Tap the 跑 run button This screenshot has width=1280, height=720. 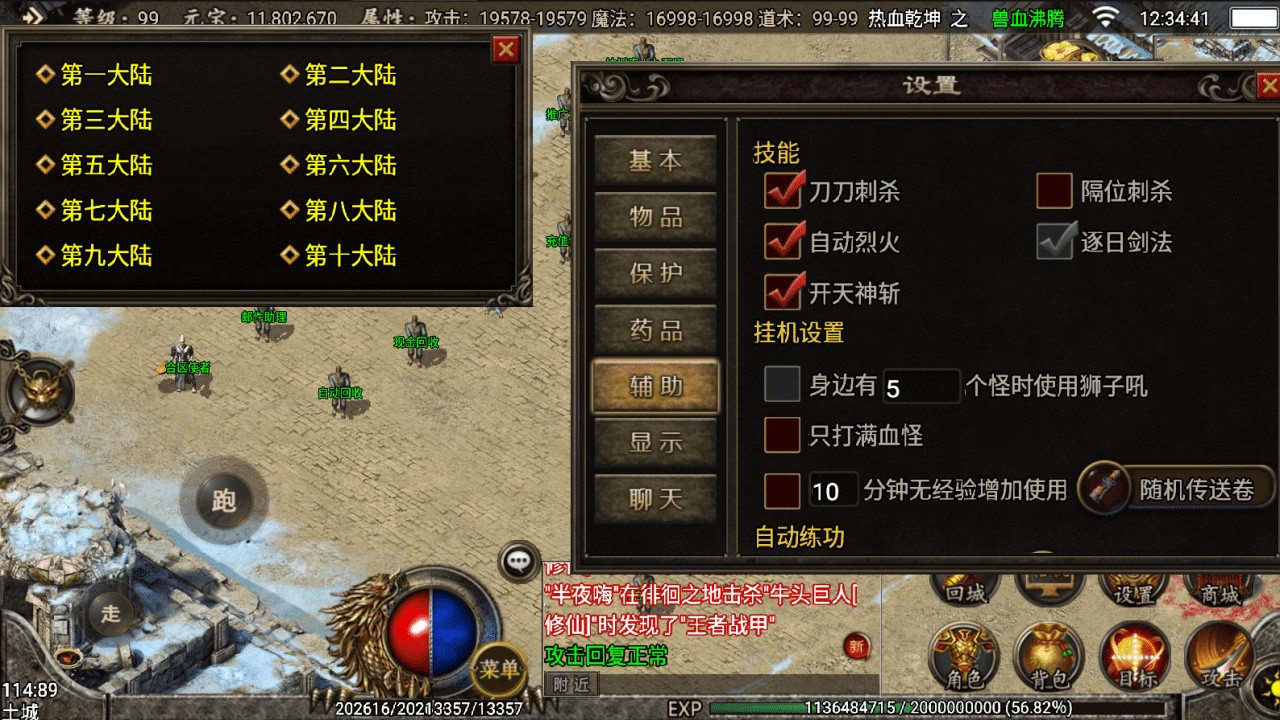tap(224, 500)
